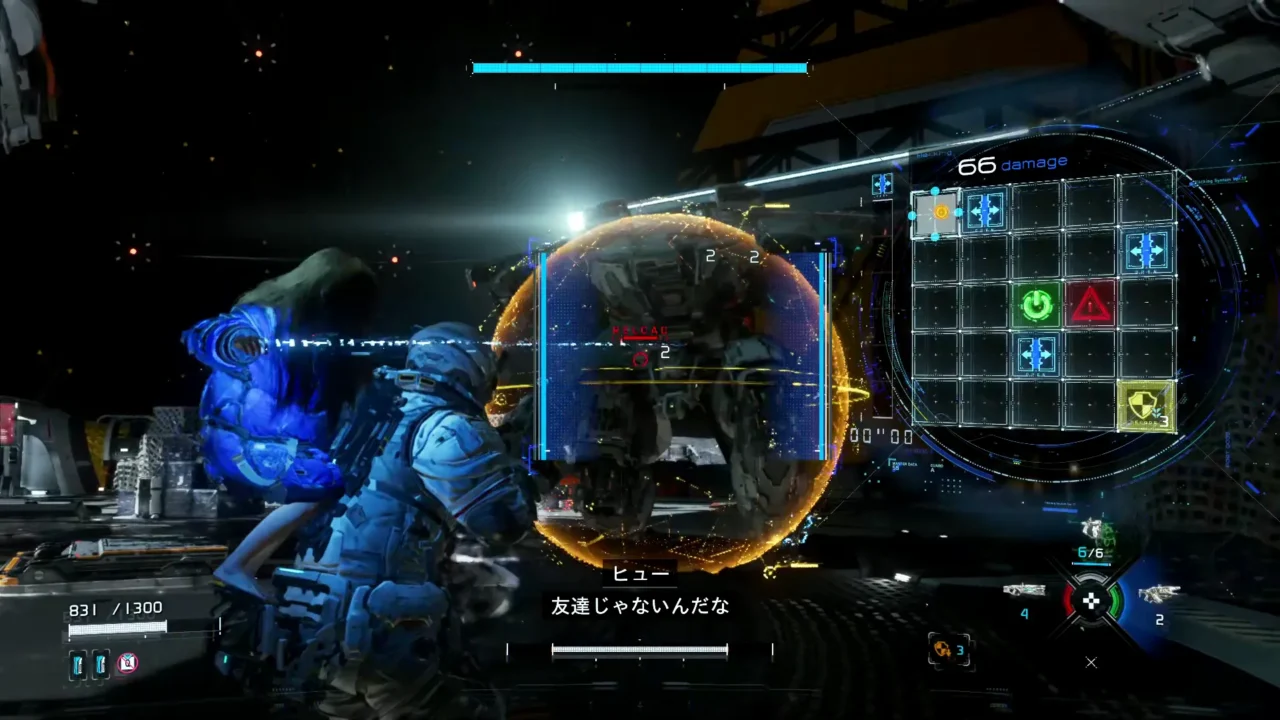Screen dimensions: 1280x720
Task: Click the orange shield item icon with count 3
Action: 941,649
